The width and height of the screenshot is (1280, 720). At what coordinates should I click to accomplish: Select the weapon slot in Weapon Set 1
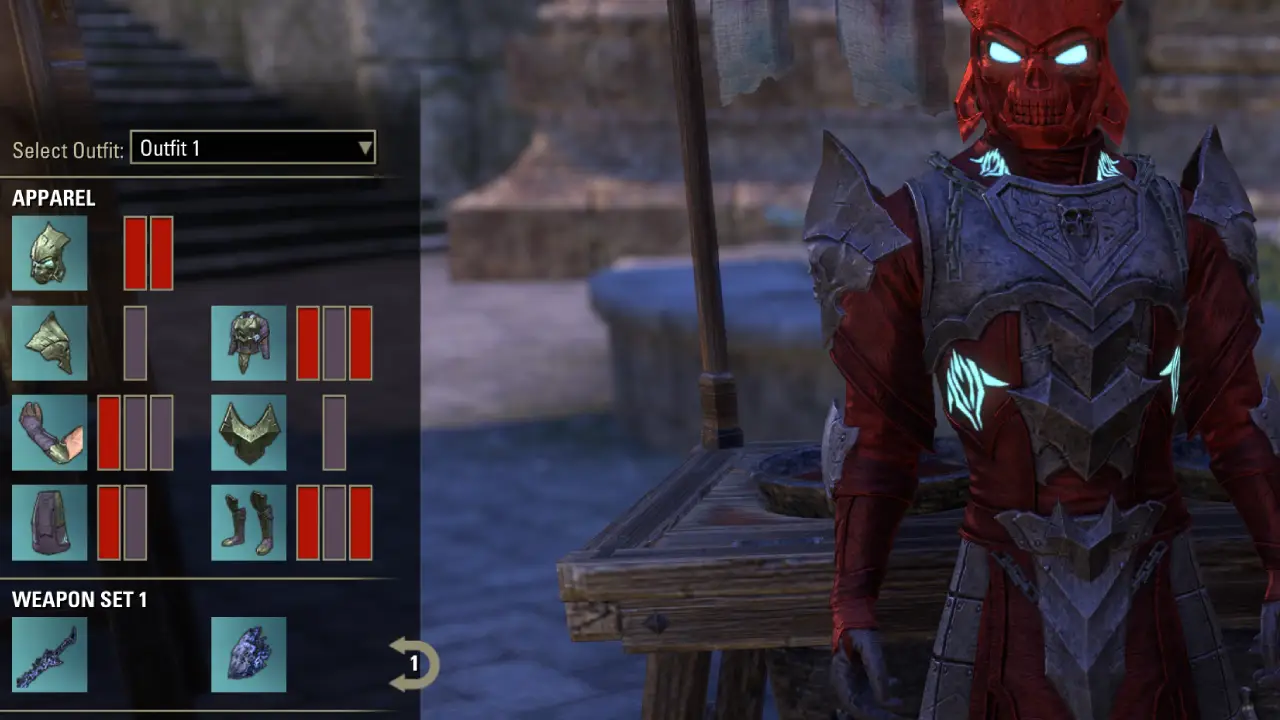click(x=50, y=654)
